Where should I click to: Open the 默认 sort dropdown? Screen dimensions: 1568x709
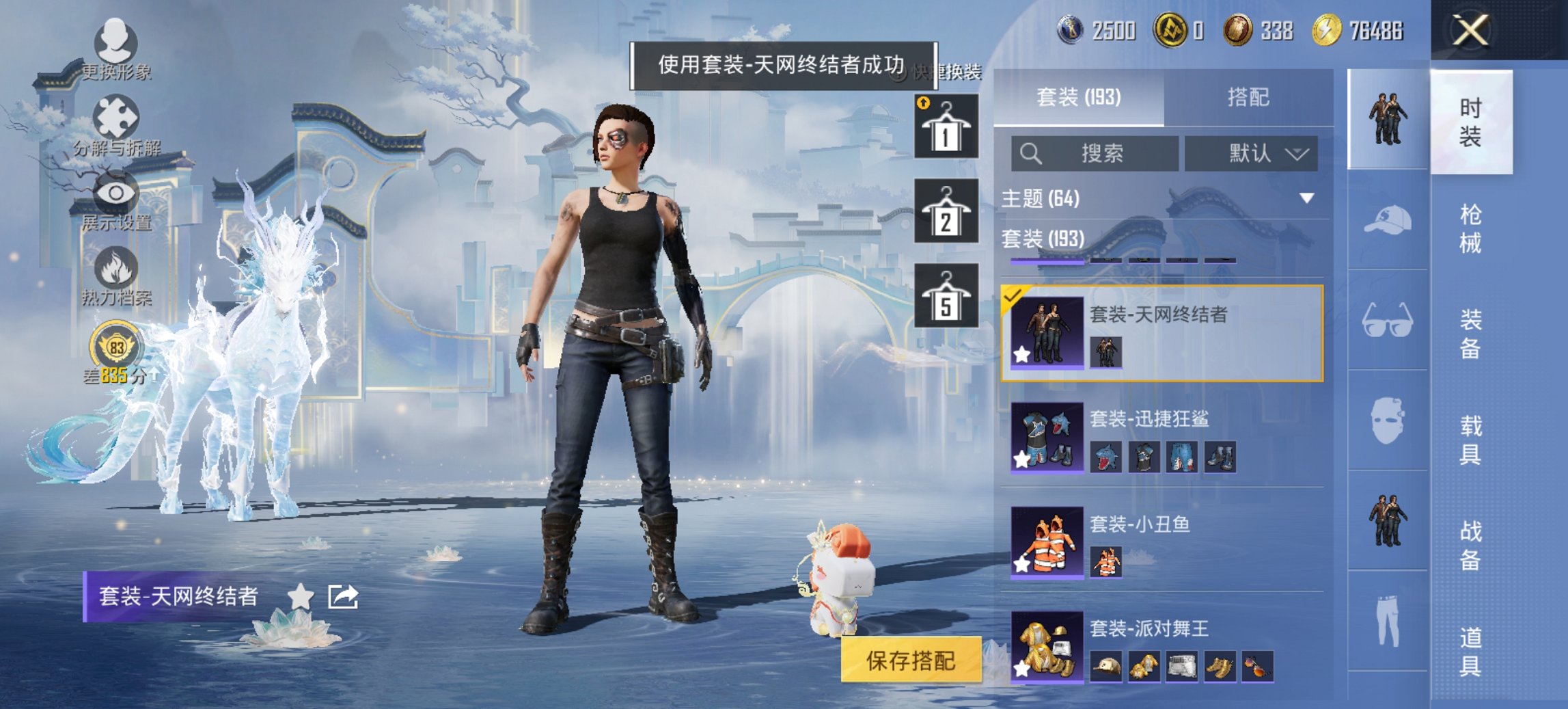tap(1251, 153)
